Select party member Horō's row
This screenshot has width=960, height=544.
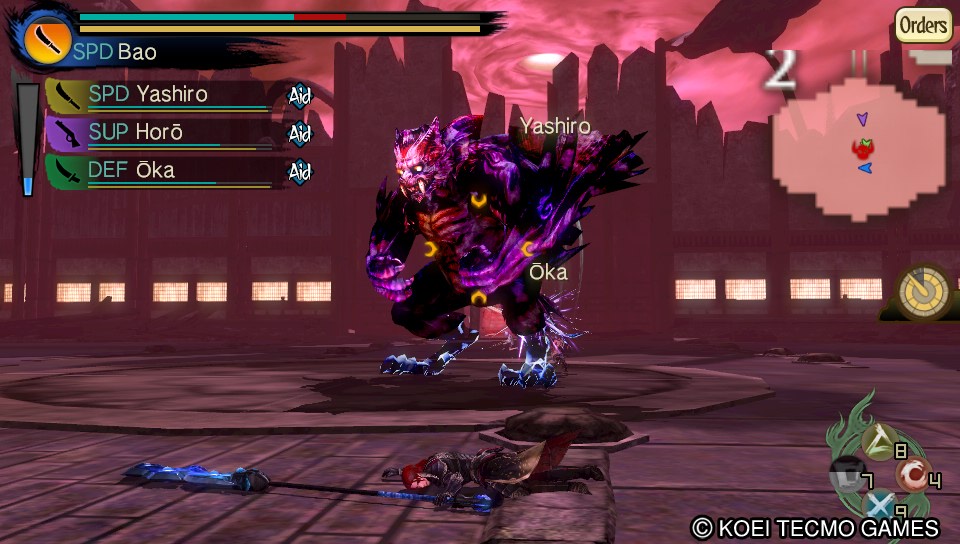pos(160,132)
